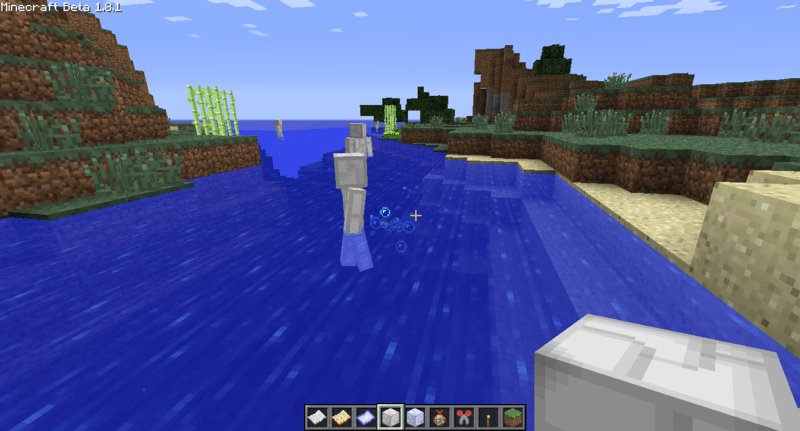Select the grass block hotbar slot
This screenshot has width=800, height=431.
511,418
